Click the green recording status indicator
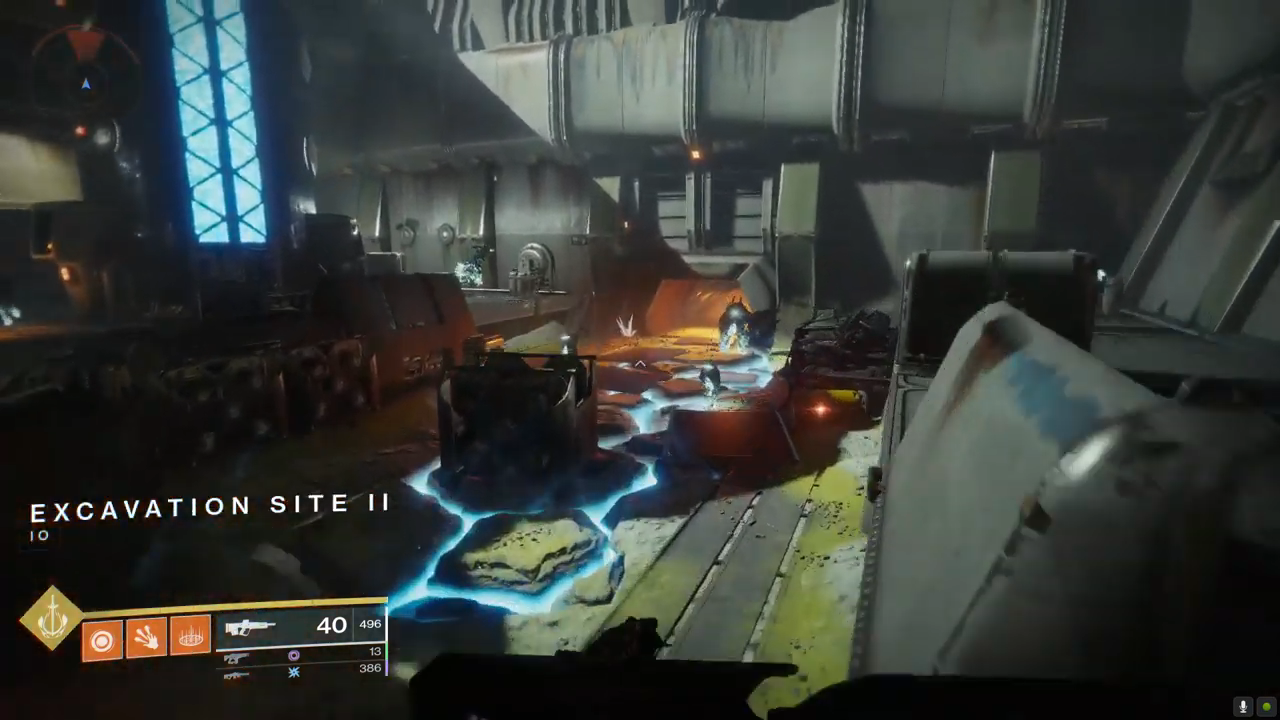Viewport: 1280px width, 720px height. (x=1265, y=706)
